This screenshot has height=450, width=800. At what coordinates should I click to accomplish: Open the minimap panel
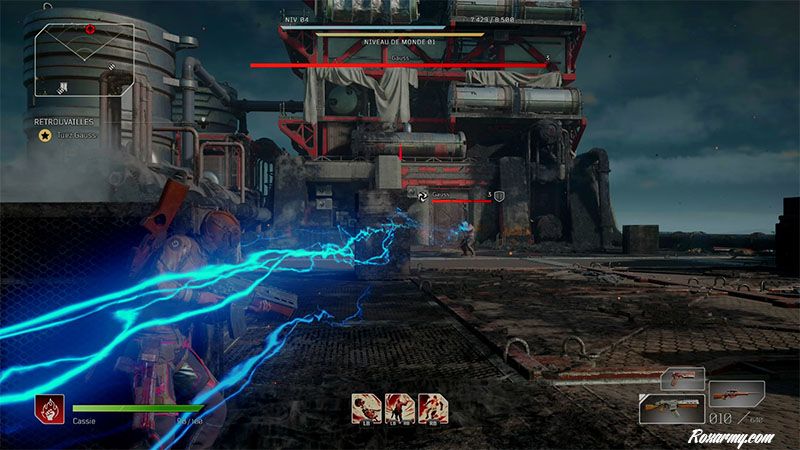point(85,60)
